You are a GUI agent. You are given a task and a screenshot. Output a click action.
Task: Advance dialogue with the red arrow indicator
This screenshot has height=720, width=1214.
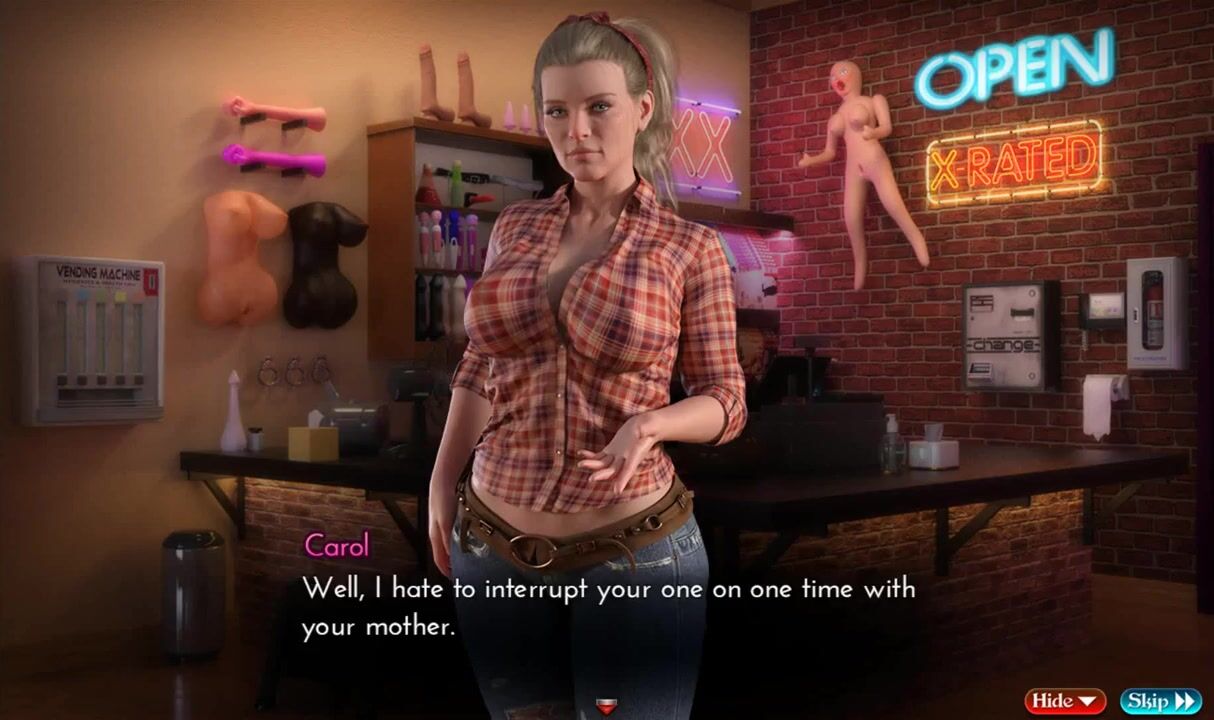605,707
